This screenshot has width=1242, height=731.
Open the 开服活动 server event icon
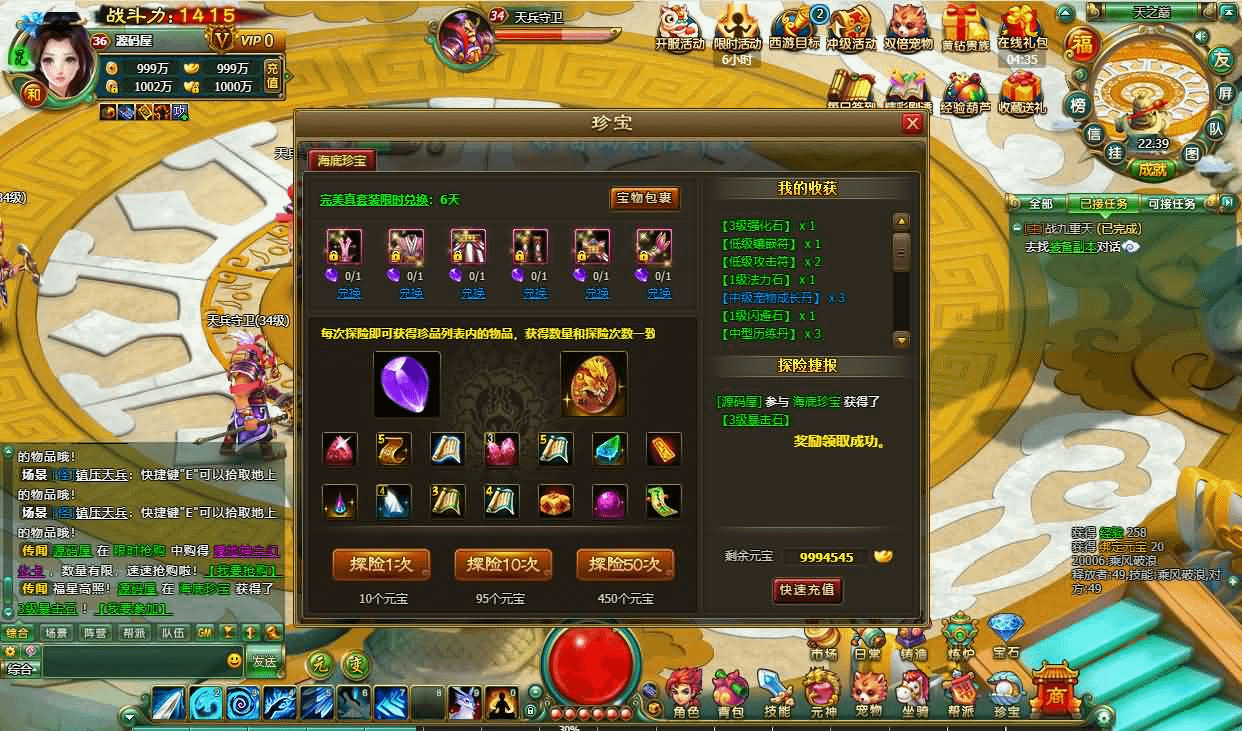pyautogui.click(x=680, y=28)
